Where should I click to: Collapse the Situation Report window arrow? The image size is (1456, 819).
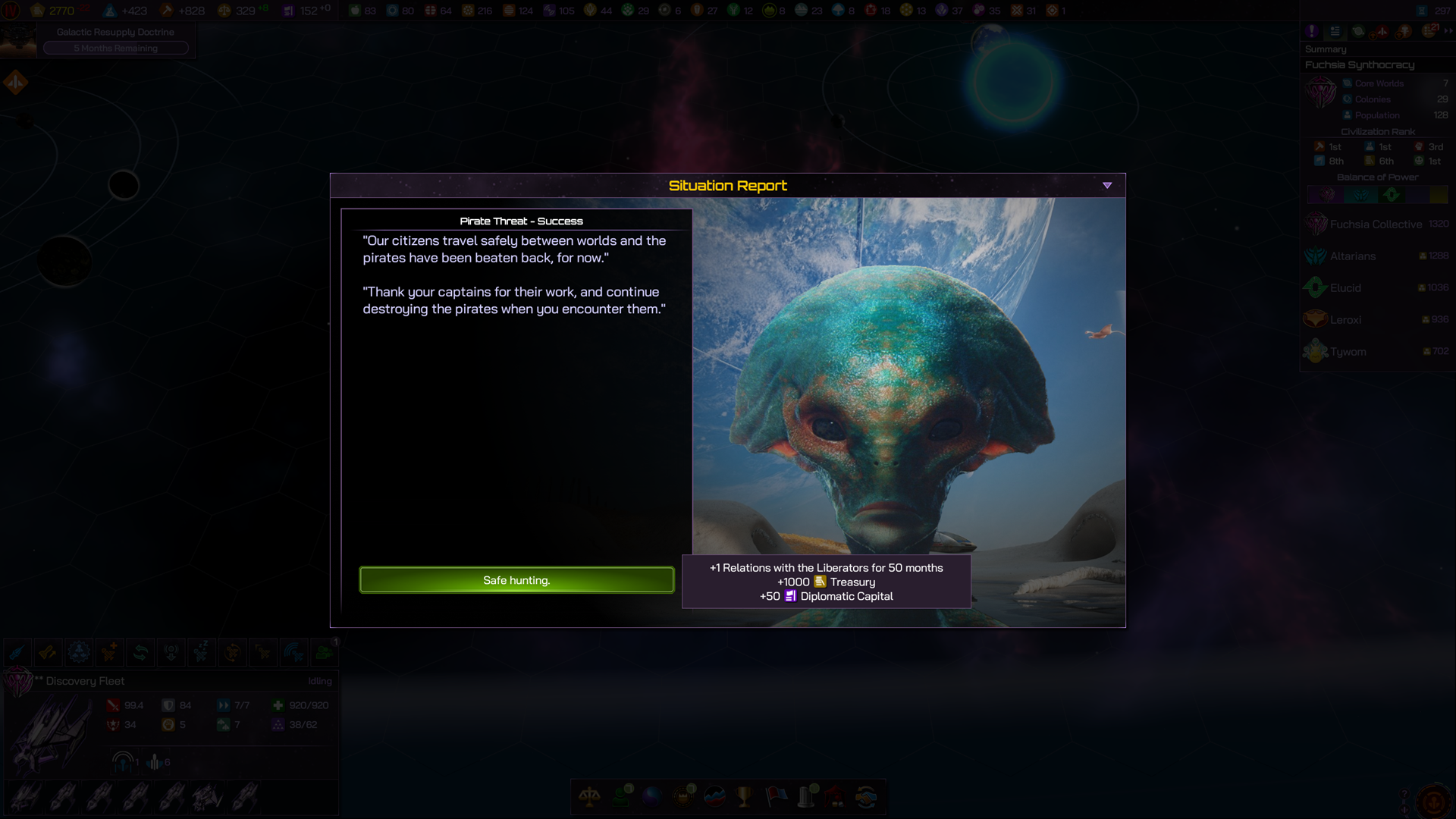coord(1107,186)
